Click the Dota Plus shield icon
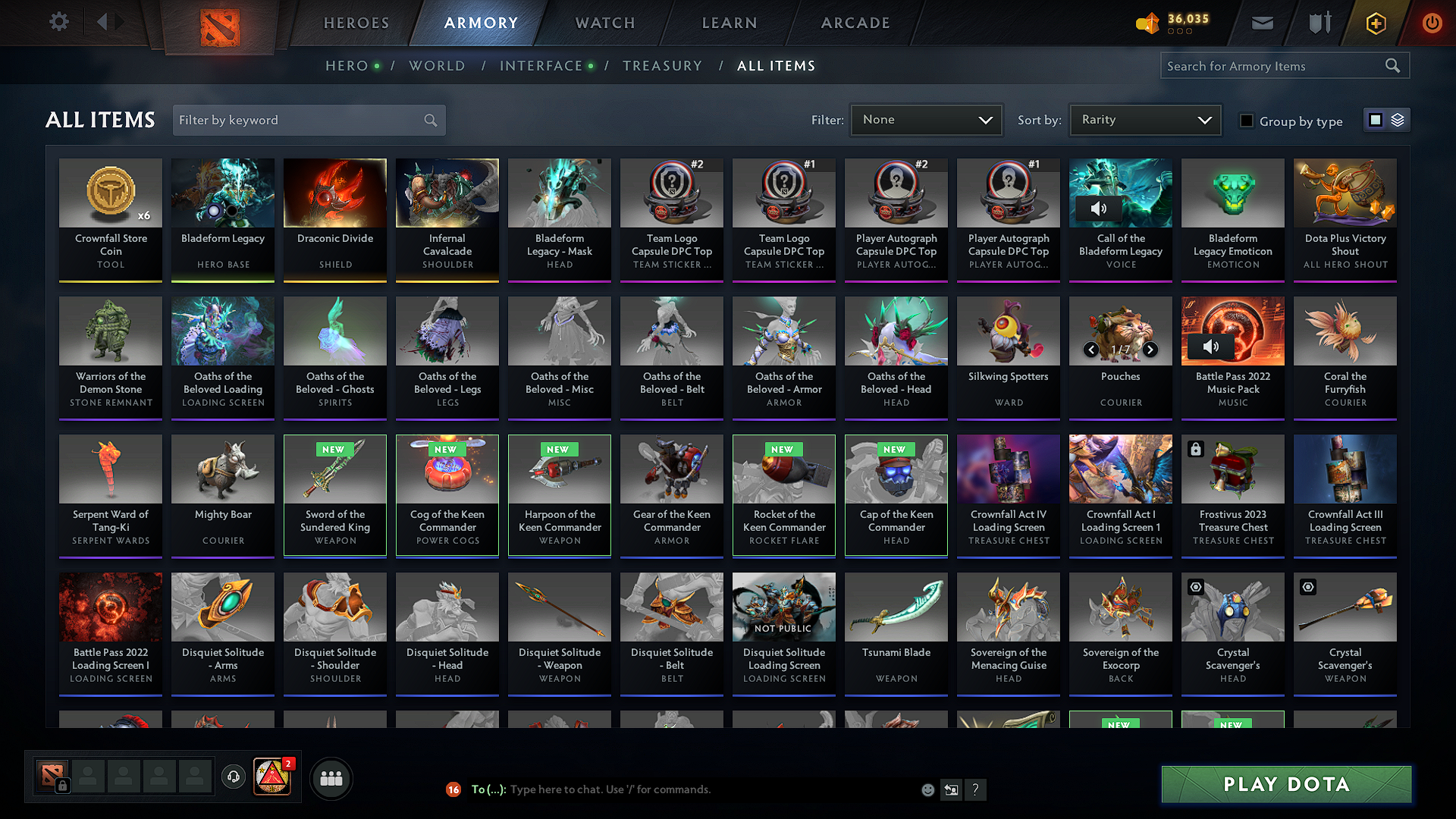Screen dimensions: 1456x819 1319,23
